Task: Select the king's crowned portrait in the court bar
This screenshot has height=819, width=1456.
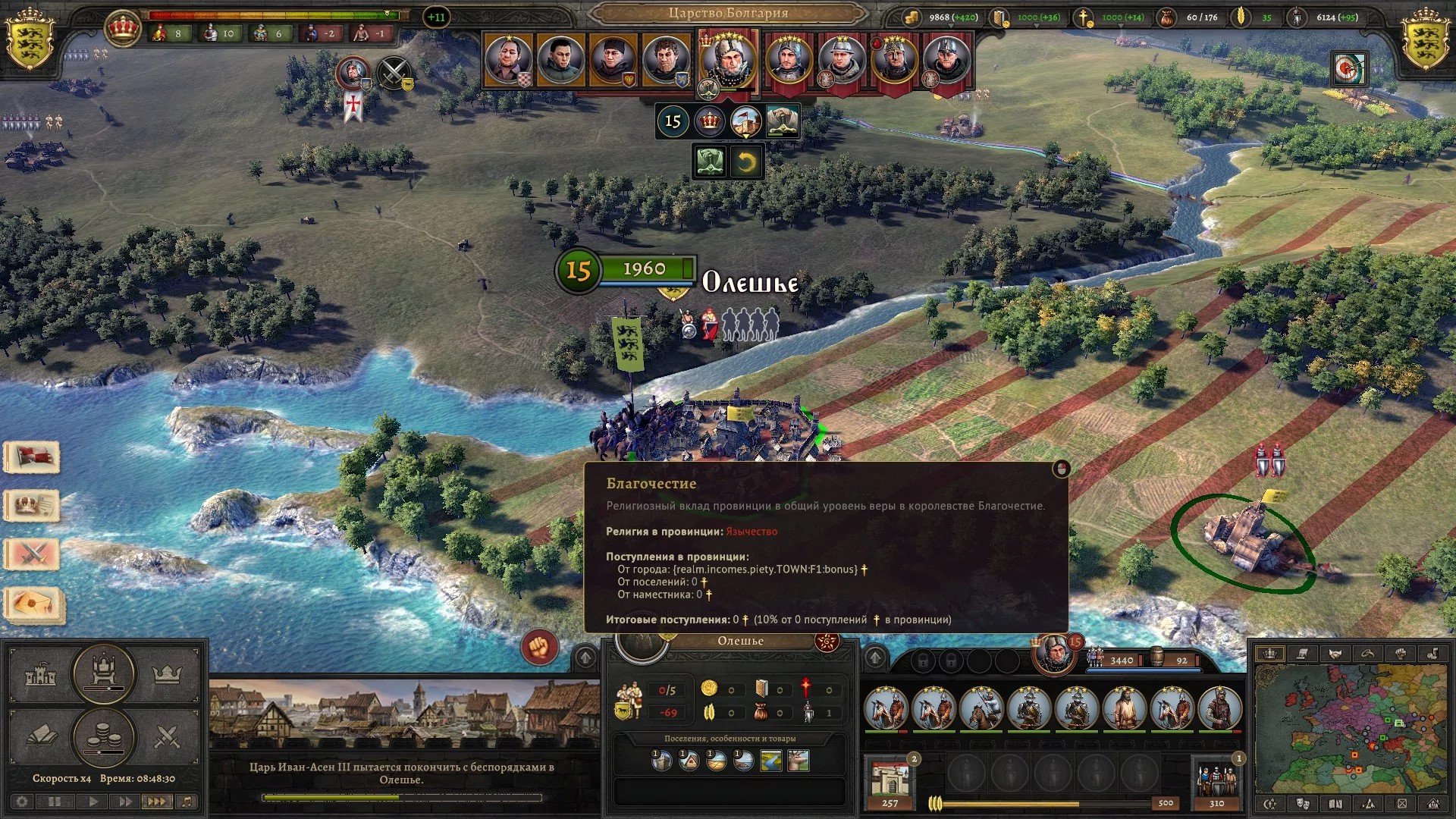Action: [727, 60]
